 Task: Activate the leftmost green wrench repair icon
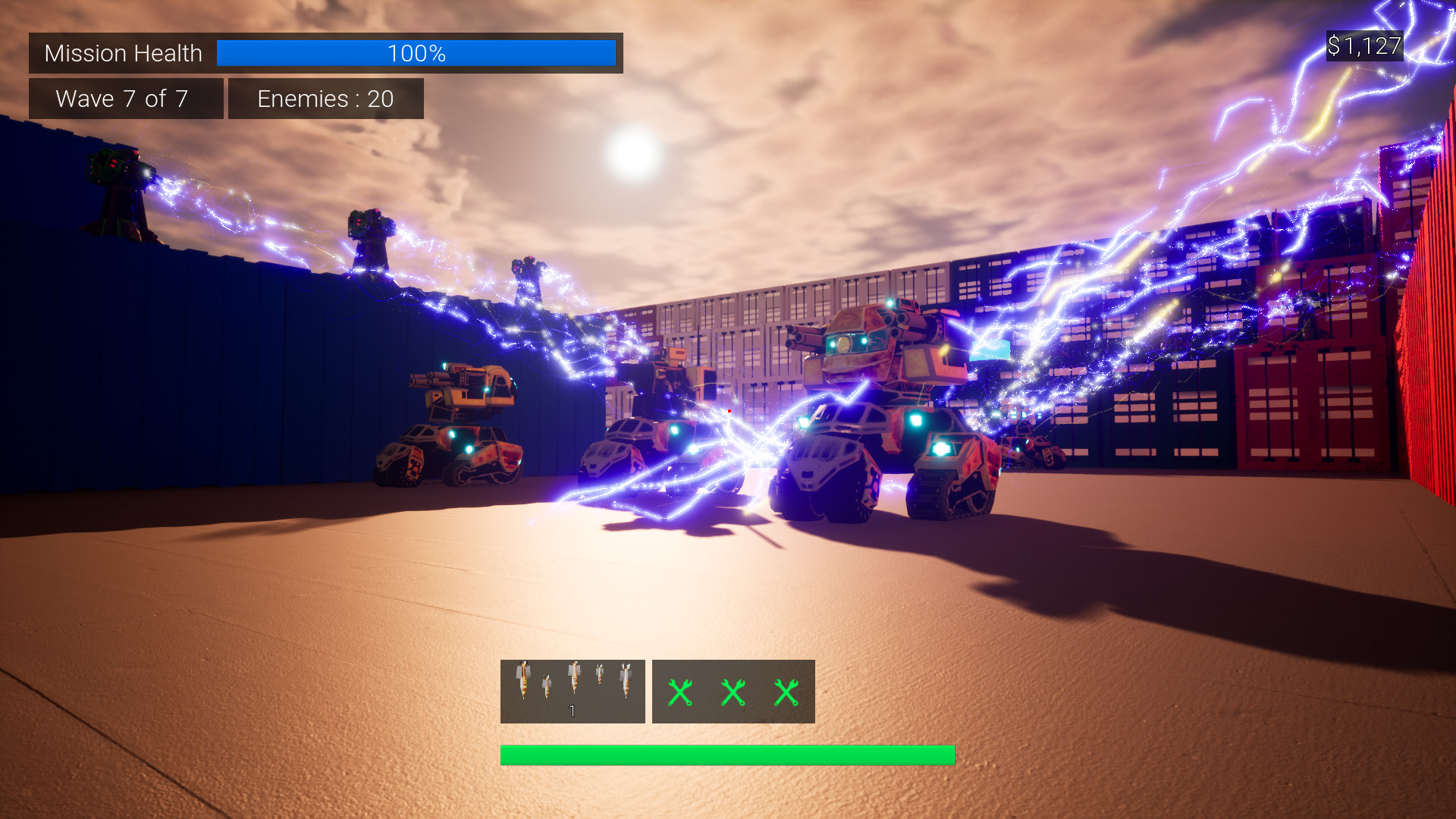pos(680,692)
